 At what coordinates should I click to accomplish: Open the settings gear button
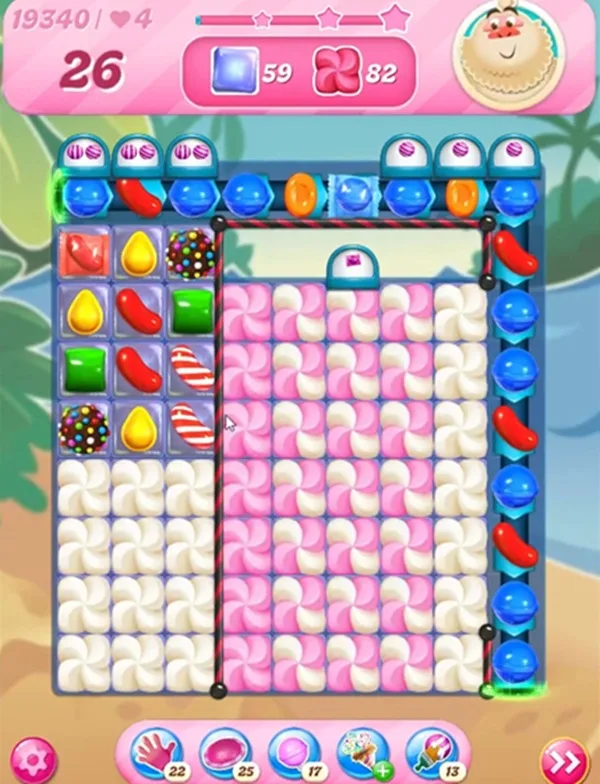[x=34, y=755]
